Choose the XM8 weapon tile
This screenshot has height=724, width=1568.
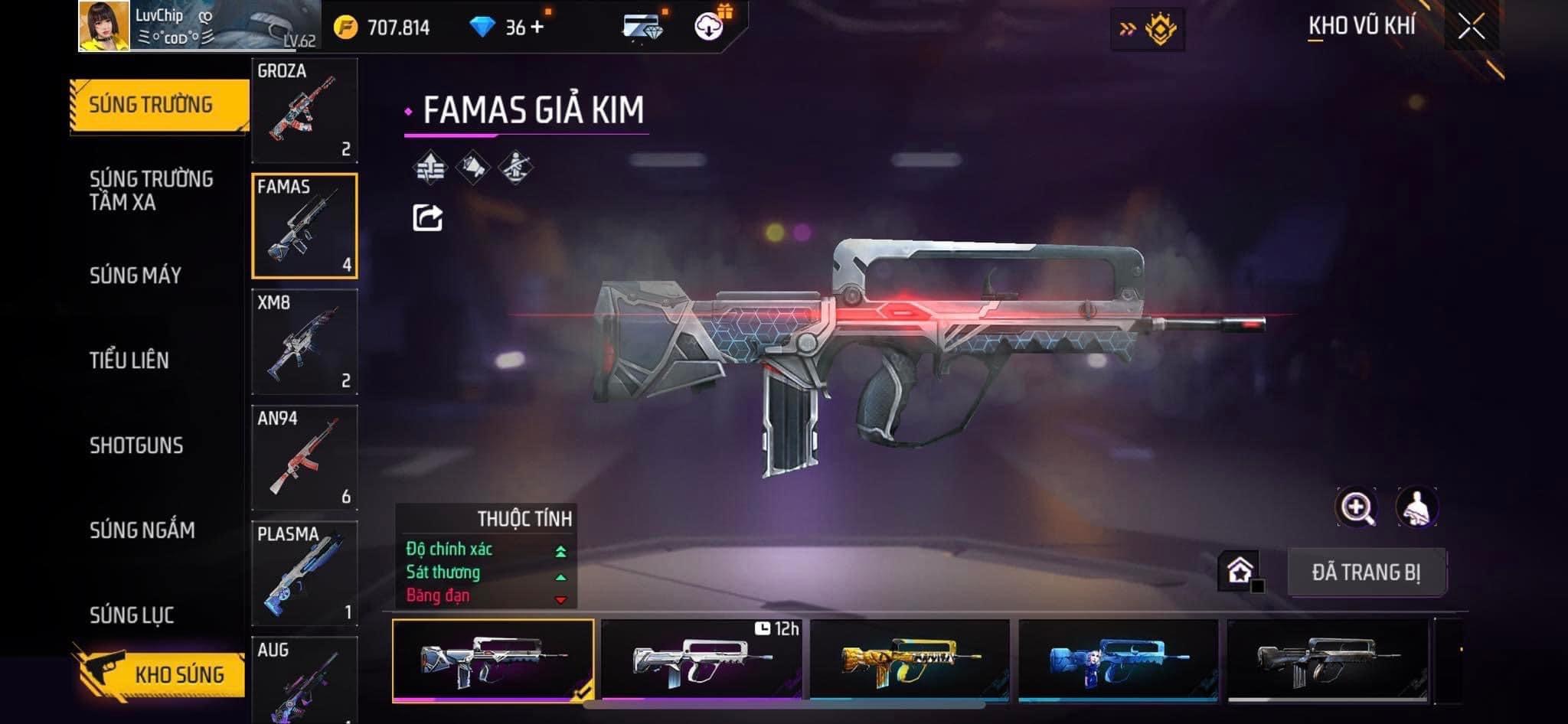[305, 341]
